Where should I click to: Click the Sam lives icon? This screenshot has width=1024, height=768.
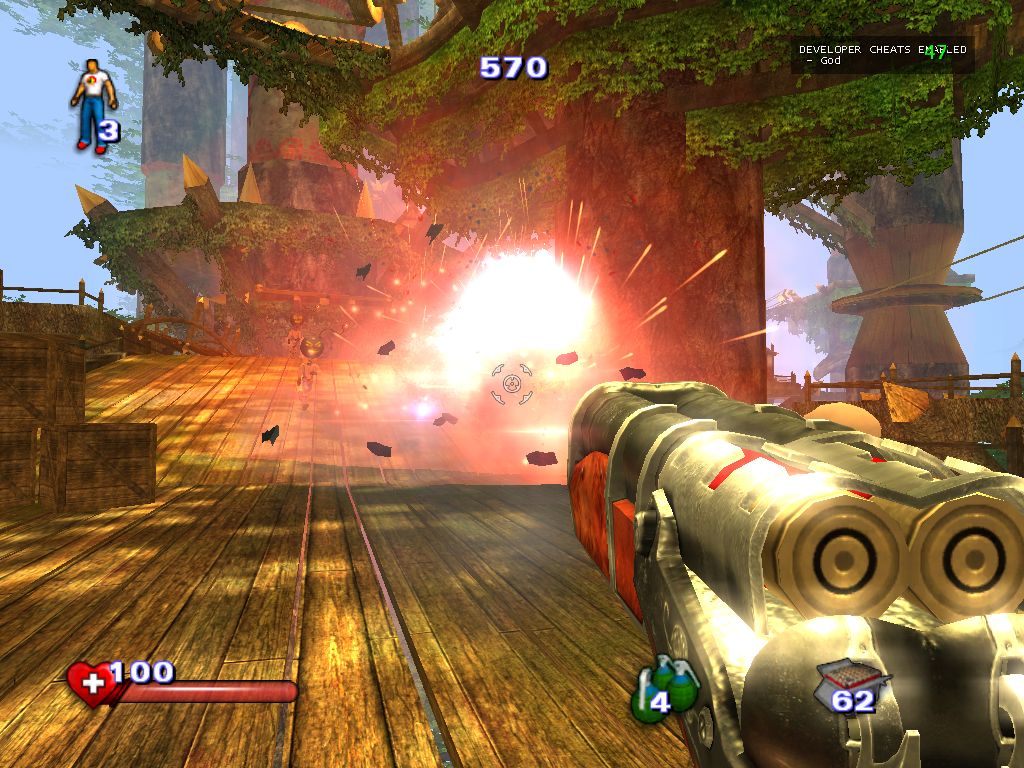tap(93, 105)
